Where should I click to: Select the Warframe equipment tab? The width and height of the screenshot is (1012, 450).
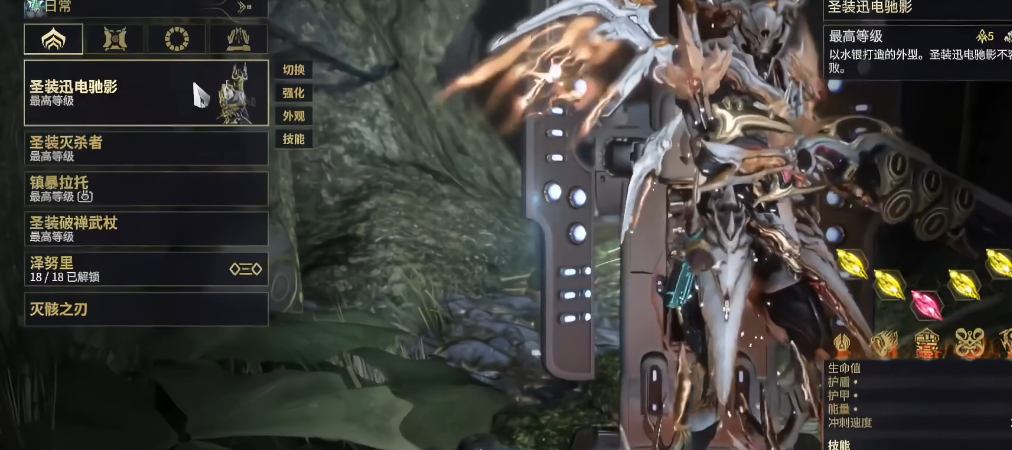pyautogui.click(x=54, y=39)
